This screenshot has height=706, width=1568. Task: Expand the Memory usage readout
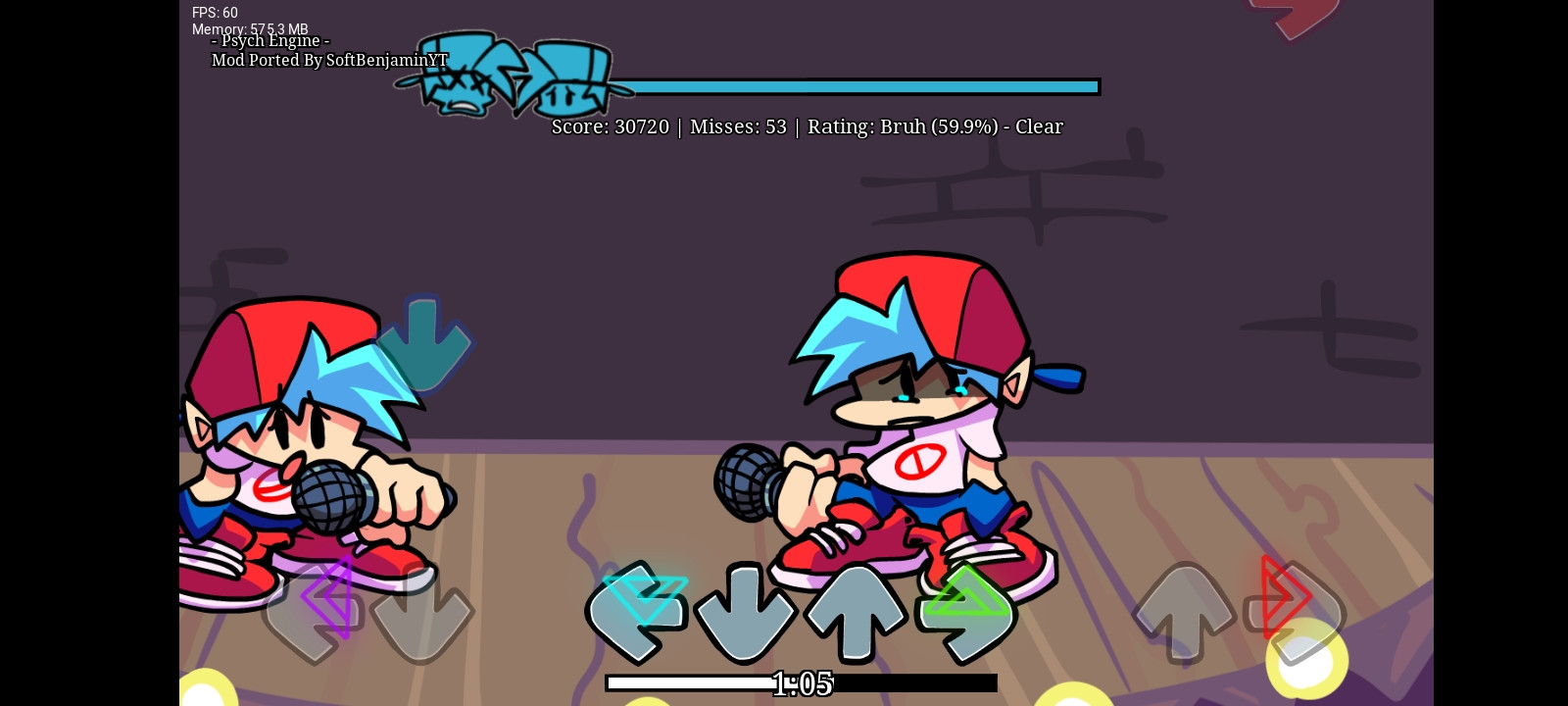tap(250, 29)
